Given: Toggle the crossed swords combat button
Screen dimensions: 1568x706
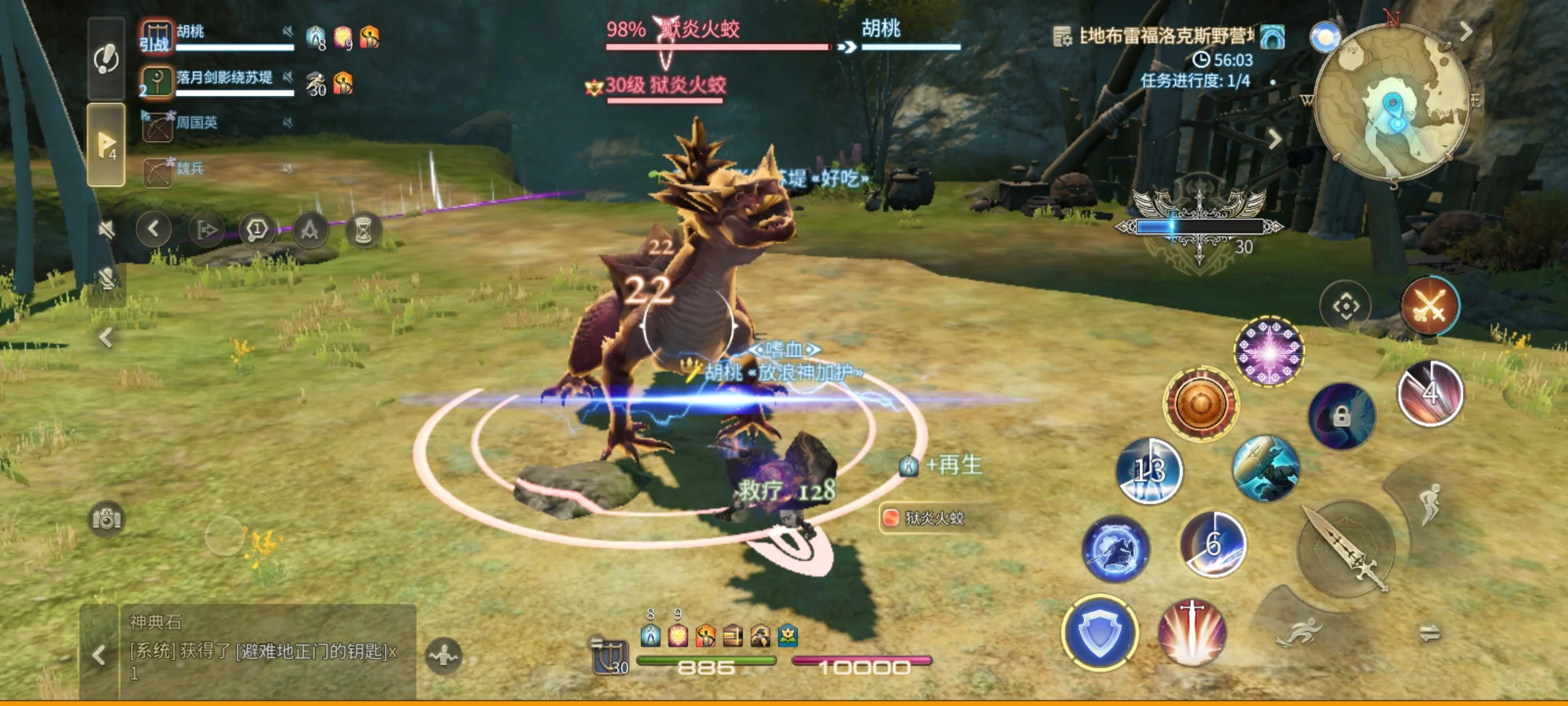Looking at the screenshot, I should (1429, 305).
